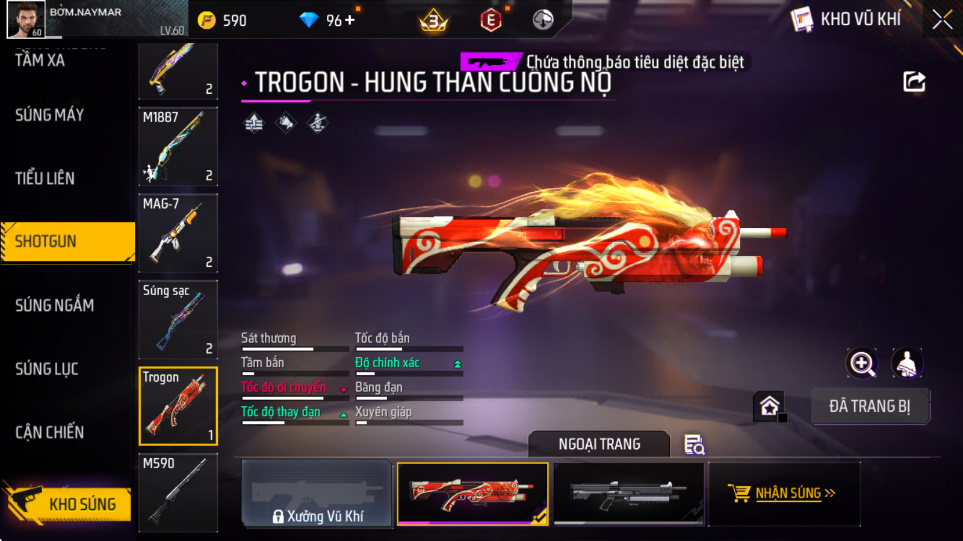Choose the M590 shotgun slot

[178, 492]
